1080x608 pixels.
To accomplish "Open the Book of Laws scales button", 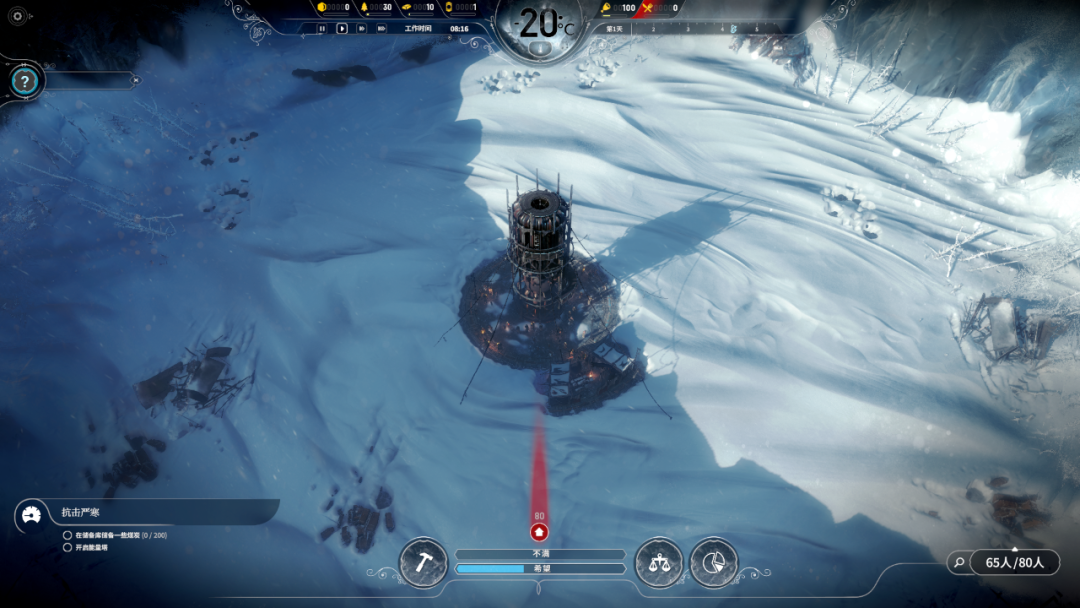I will 659,563.
